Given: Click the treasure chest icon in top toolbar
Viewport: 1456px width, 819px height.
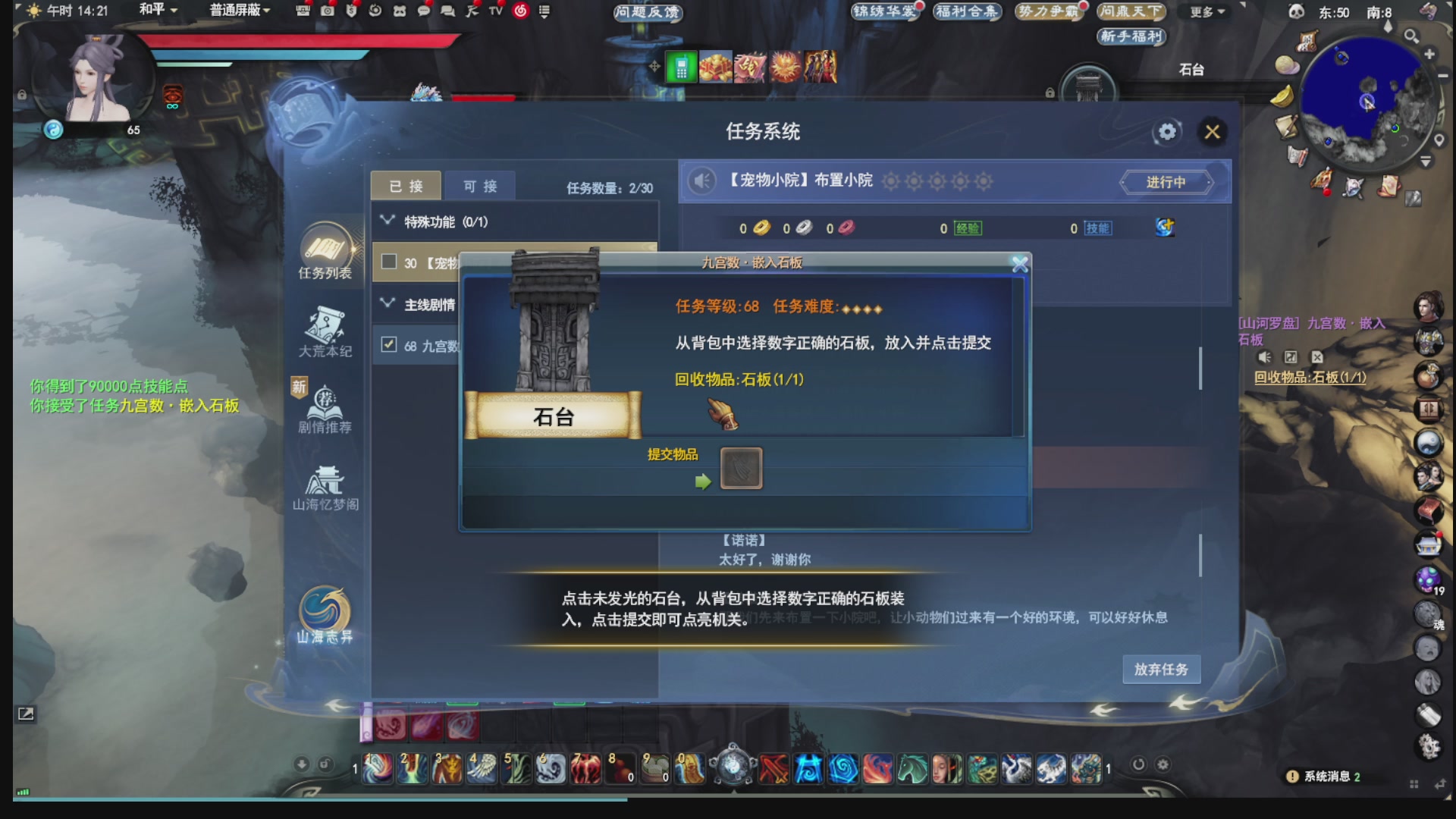Looking at the screenshot, I should point(303,11).
